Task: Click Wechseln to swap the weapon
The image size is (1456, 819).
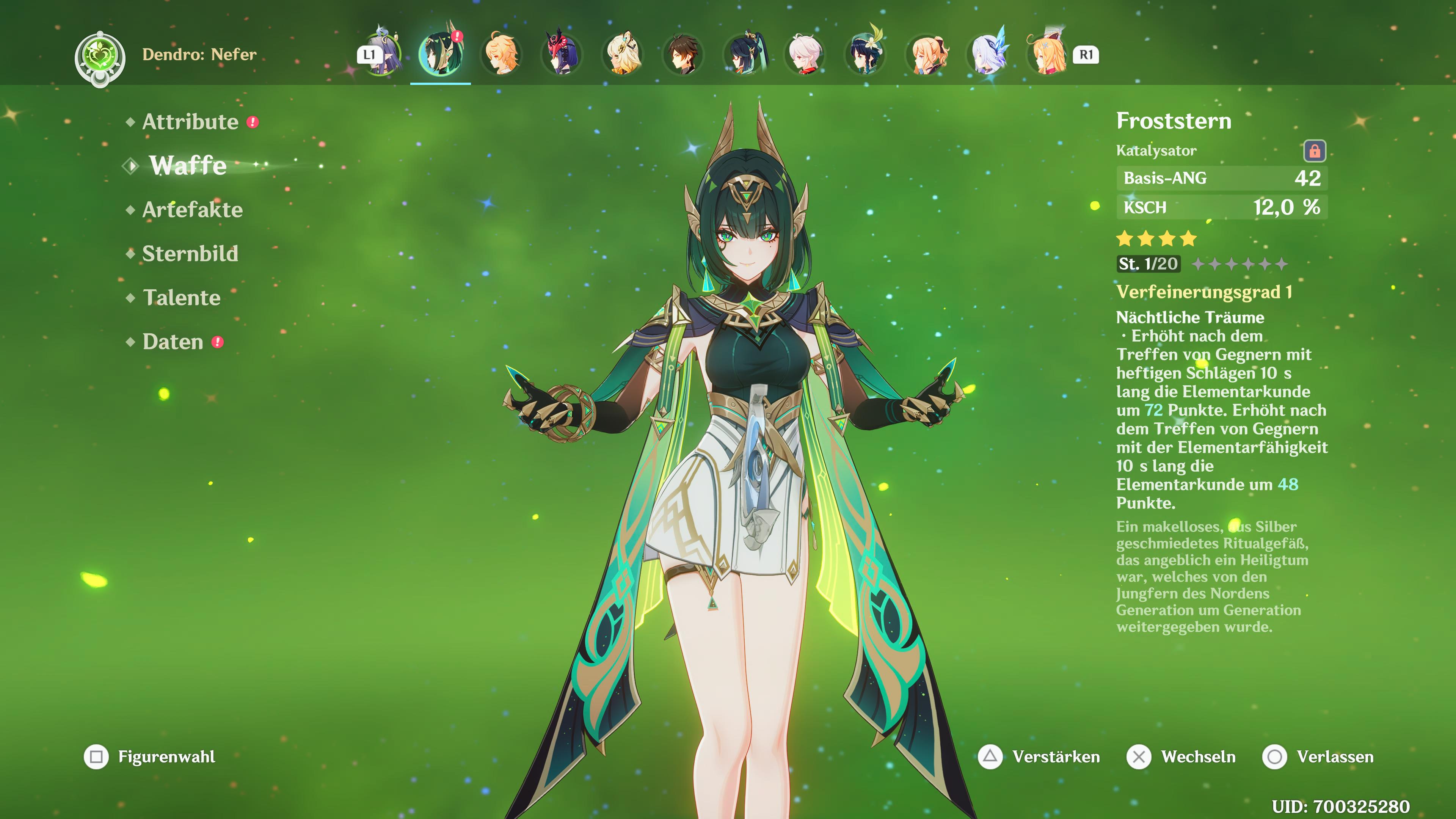Action: pyautogui.click(x=1181, y=757)
